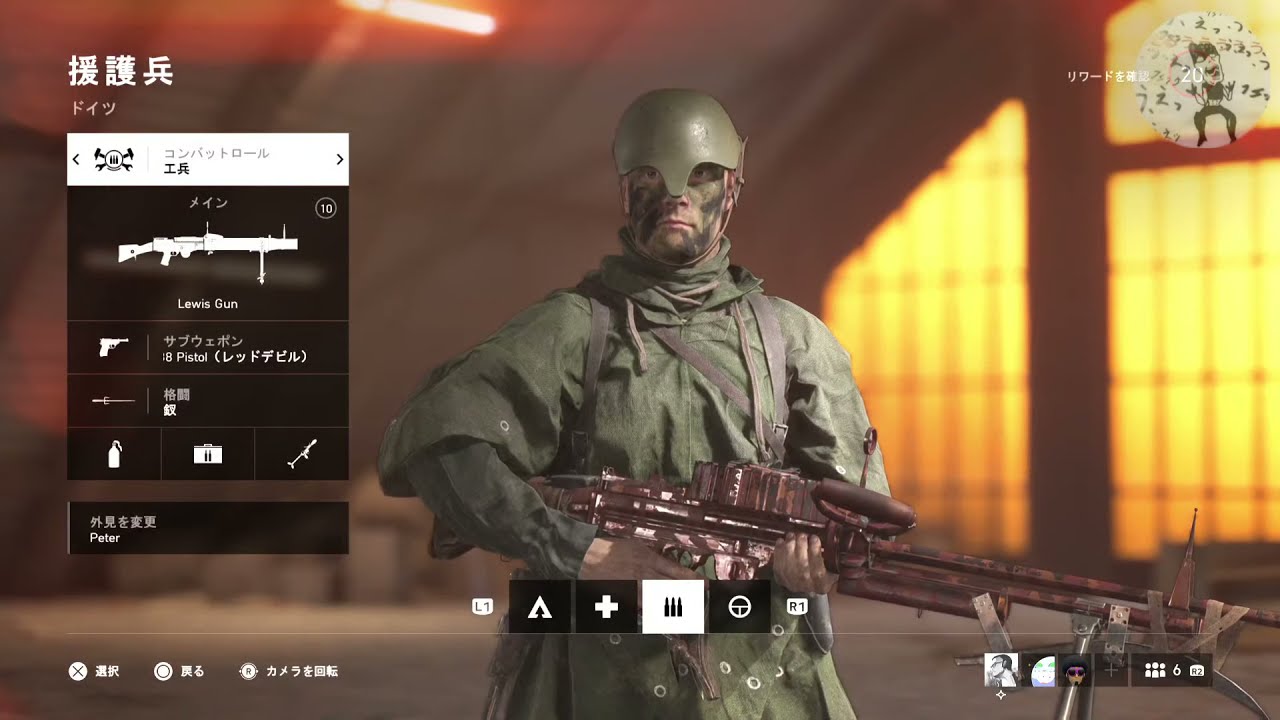The height and width of the screenshot is (720, 1280).
Task: Select the rocket launcher gadget slot
Action: pyautogui.click(x=302, y=455)
